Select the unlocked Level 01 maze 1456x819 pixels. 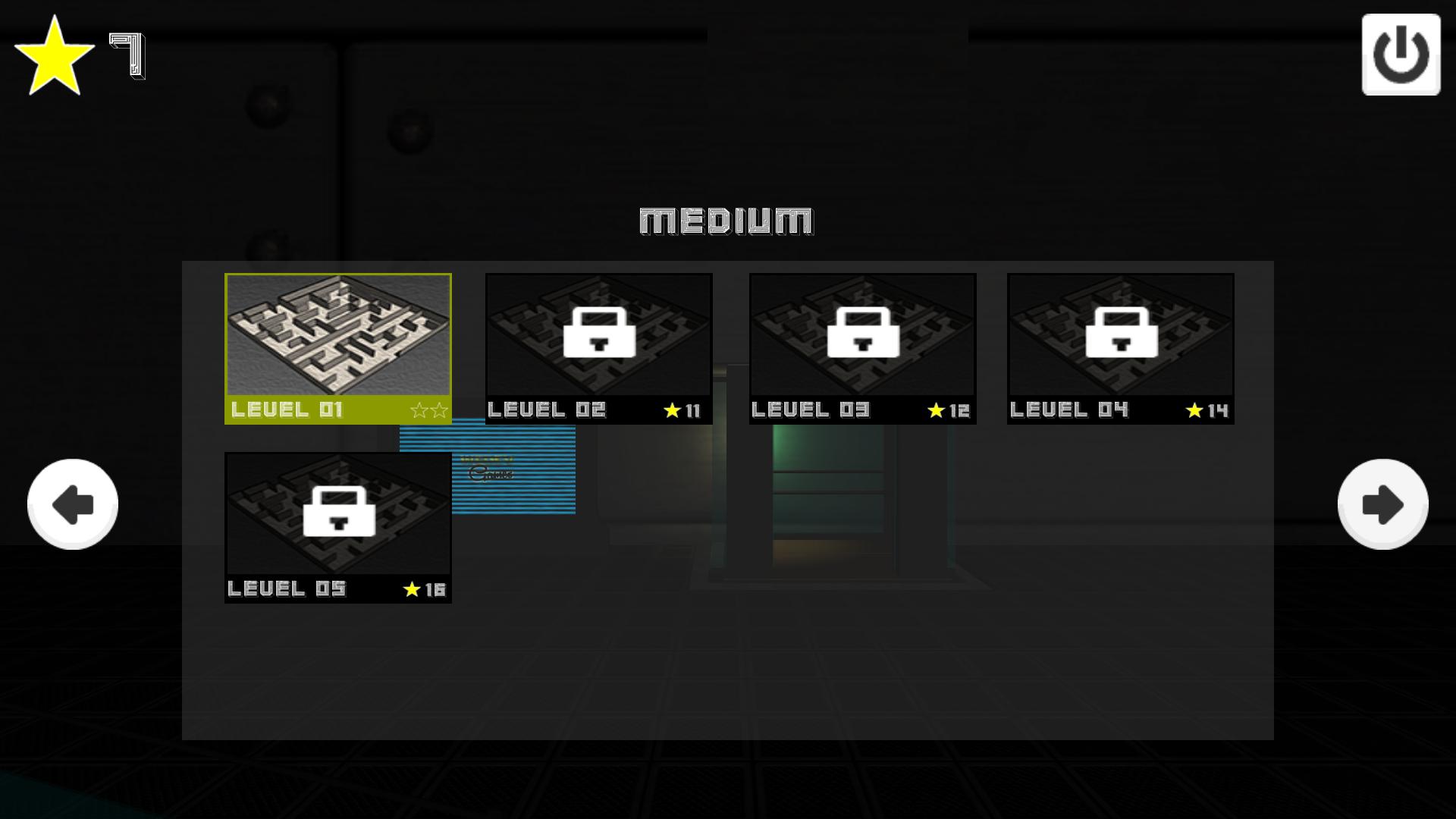[338, 348]
